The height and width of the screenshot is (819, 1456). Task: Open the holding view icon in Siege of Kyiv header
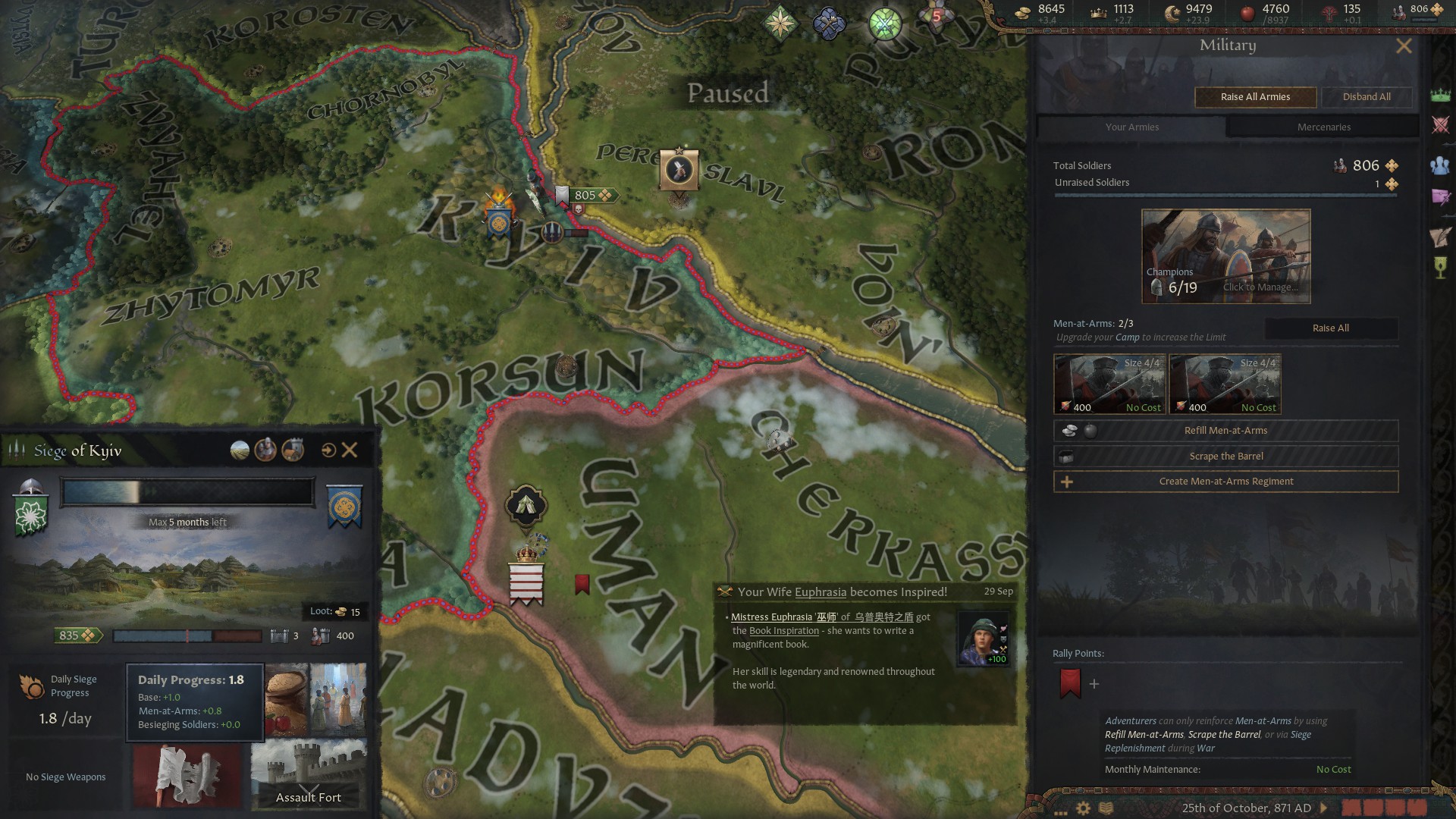[291, 450]
